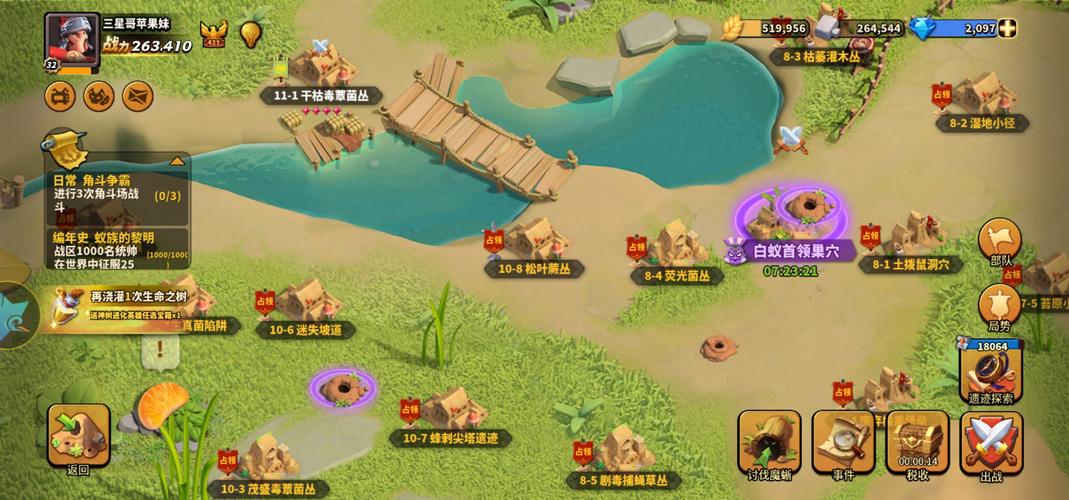Collapse the quest panel with the arrow

177,160
